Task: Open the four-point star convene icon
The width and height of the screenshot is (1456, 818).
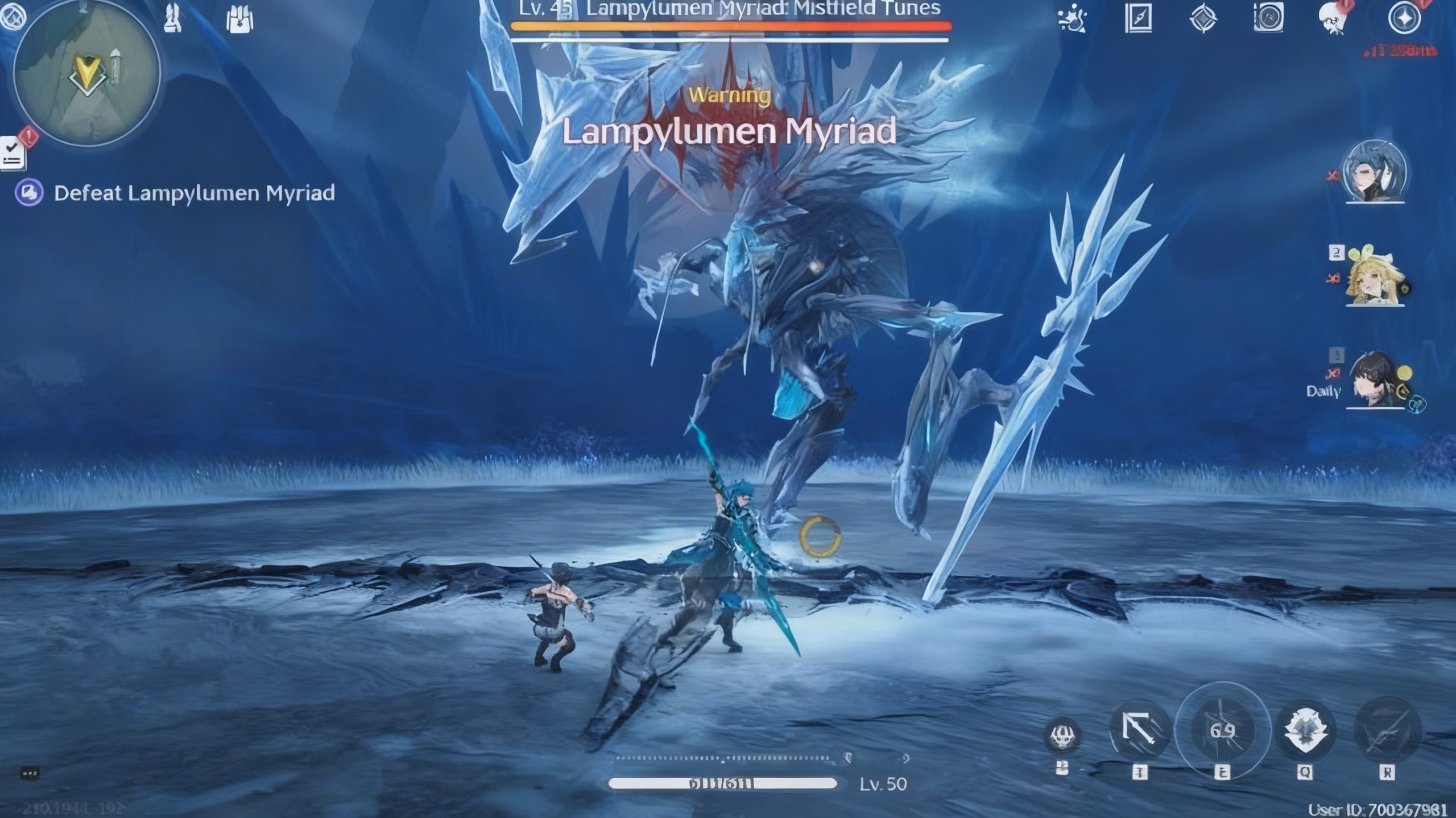Action: (1404, 18)
